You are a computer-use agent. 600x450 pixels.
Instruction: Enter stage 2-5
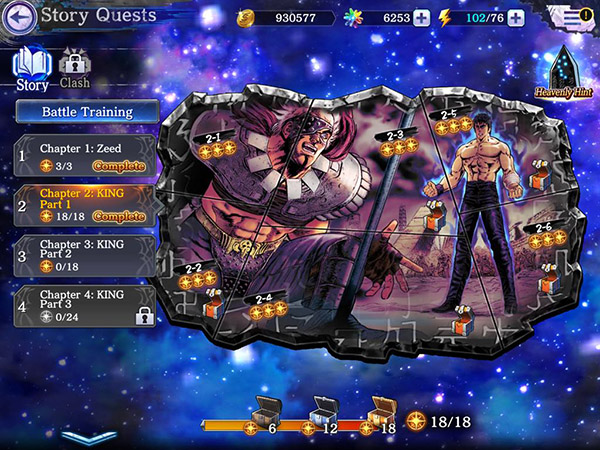(x=449, y=121)
